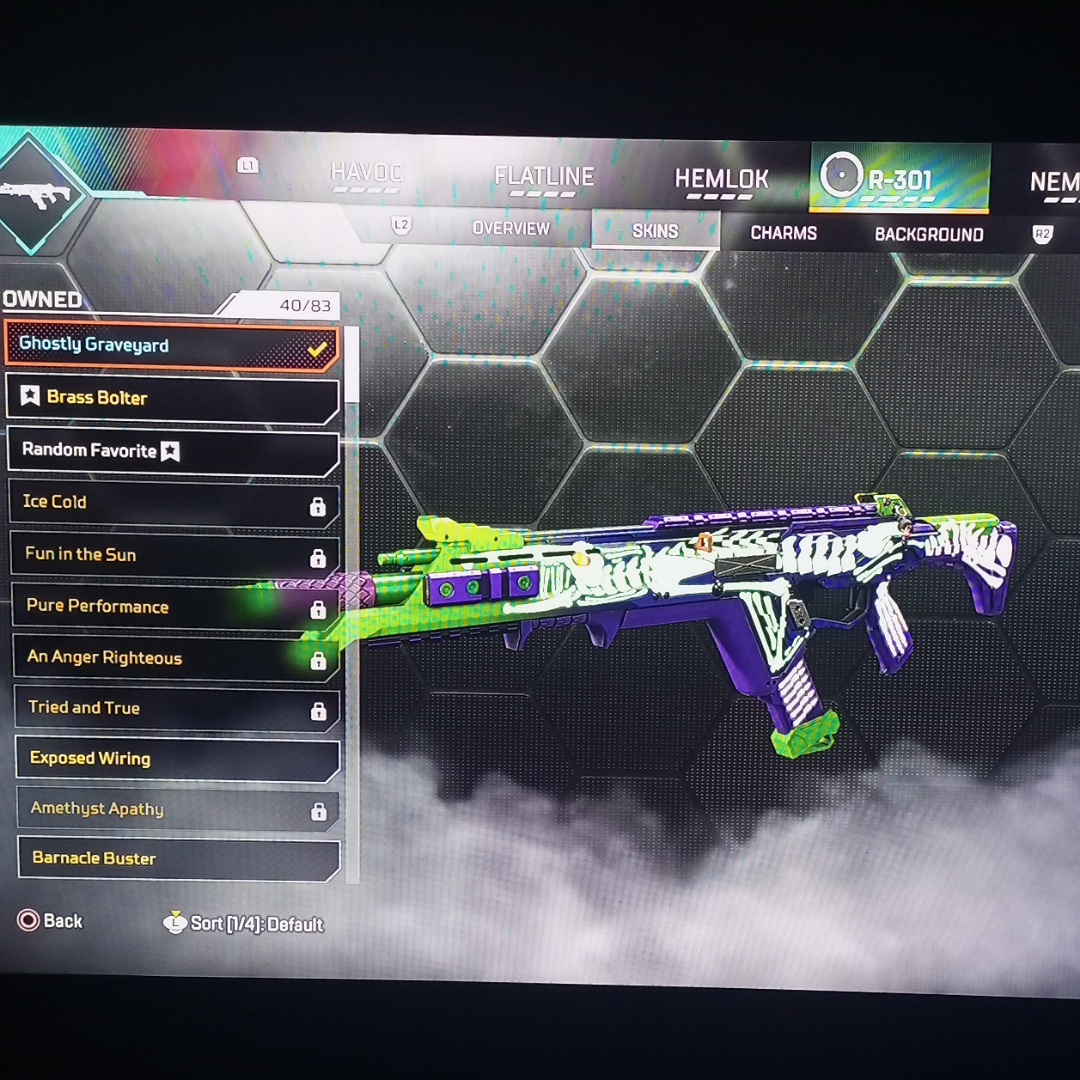Select the Pure Performance skin

pyautogui.click(x=176, y=607)
